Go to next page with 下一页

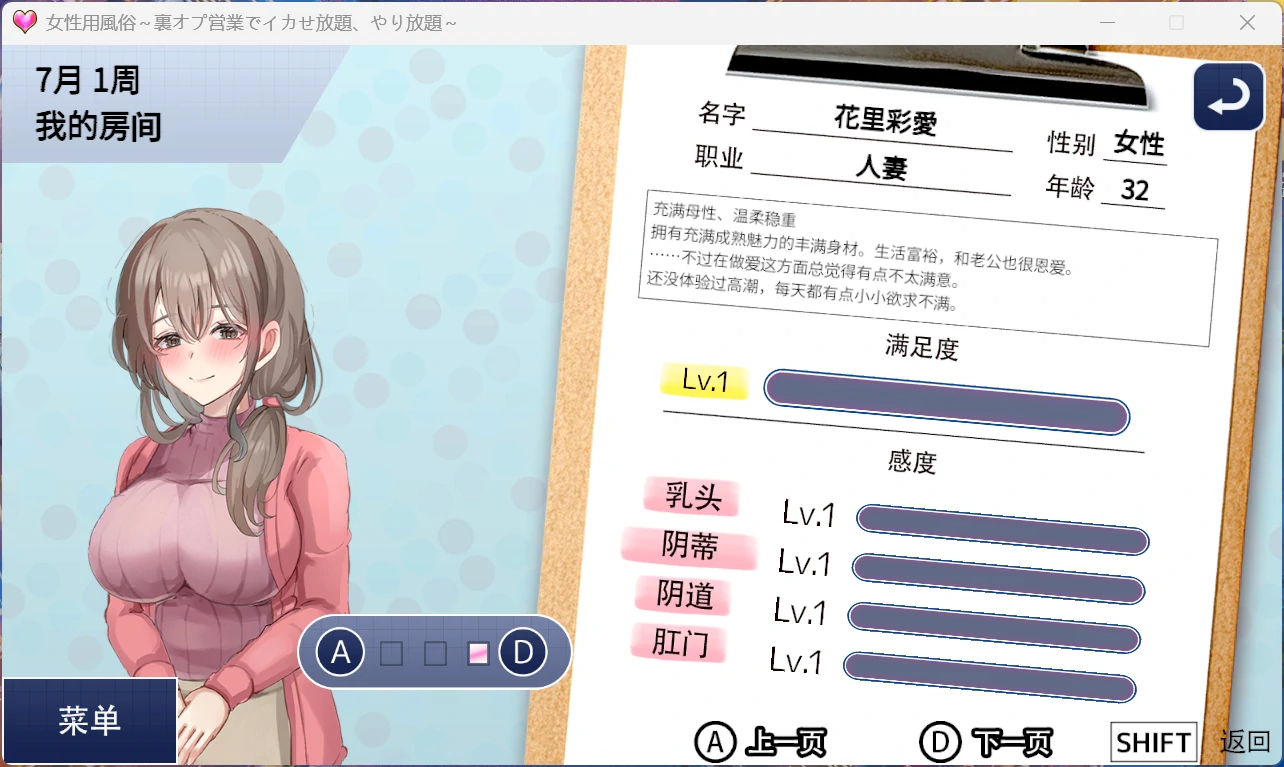986,742
